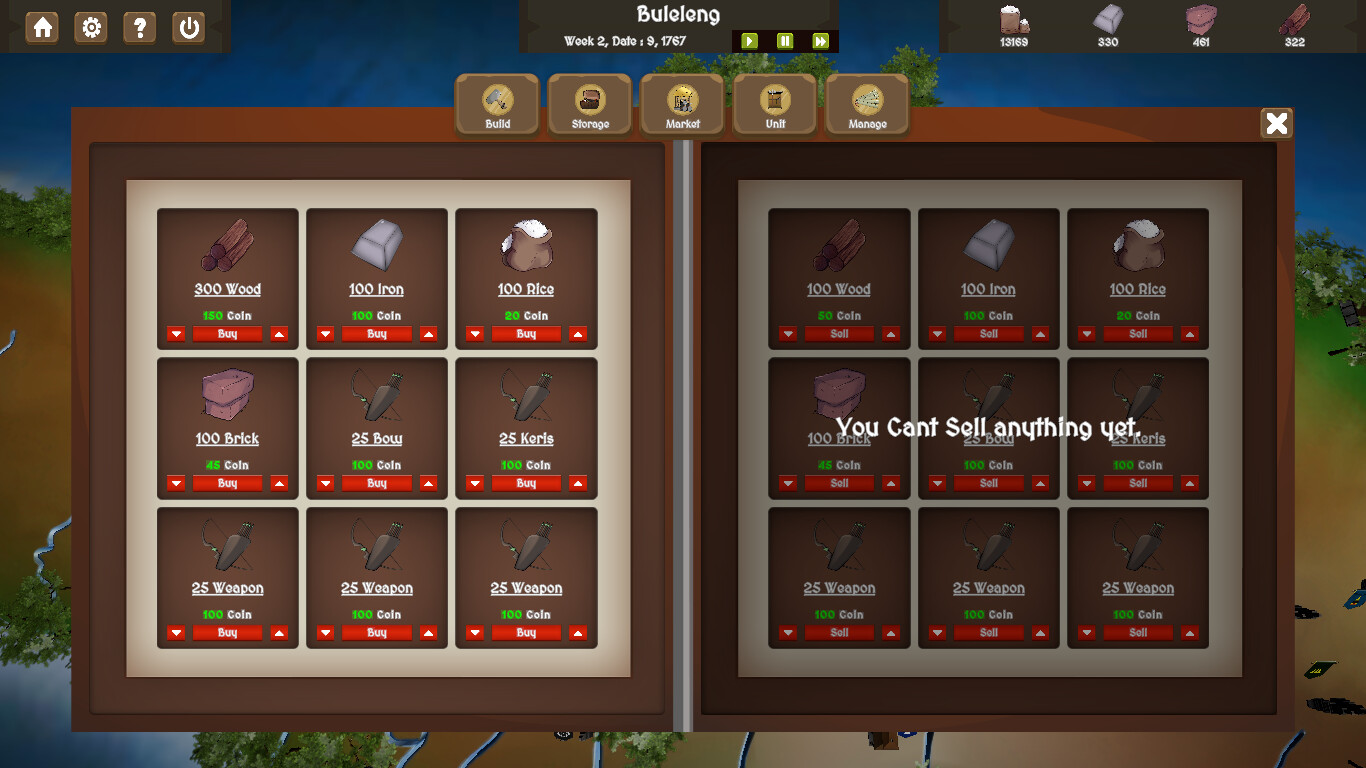Open the Build menu hammer icon

tap(497, 103)
